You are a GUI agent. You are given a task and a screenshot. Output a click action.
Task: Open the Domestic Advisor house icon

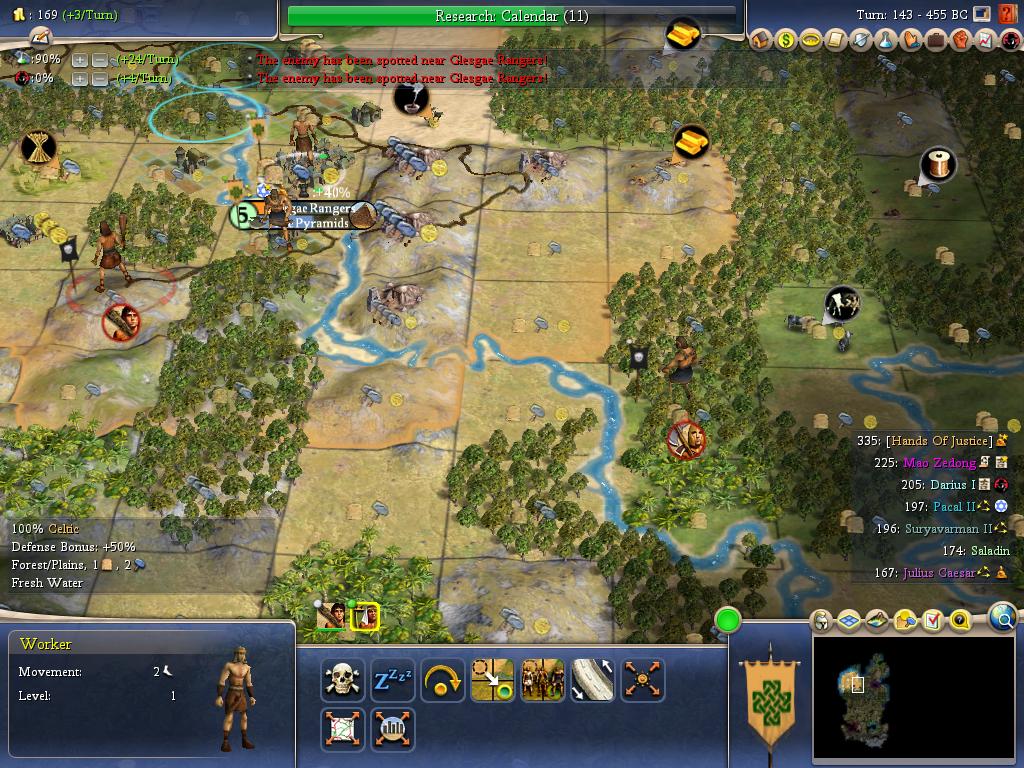click(x=761, y=40)
